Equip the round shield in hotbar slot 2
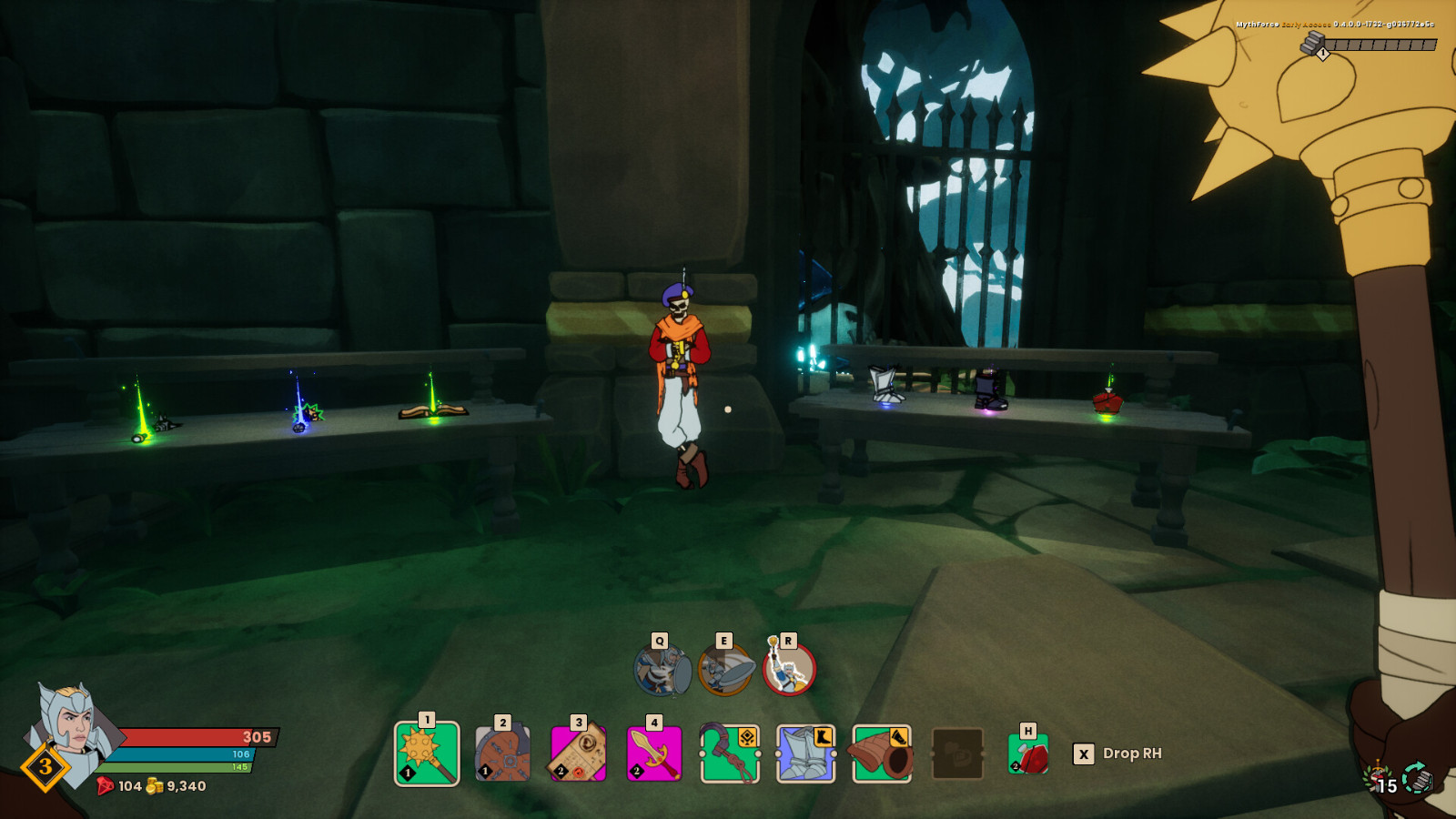The height and width of the screenshot is (819, 1456). point(501,753)
